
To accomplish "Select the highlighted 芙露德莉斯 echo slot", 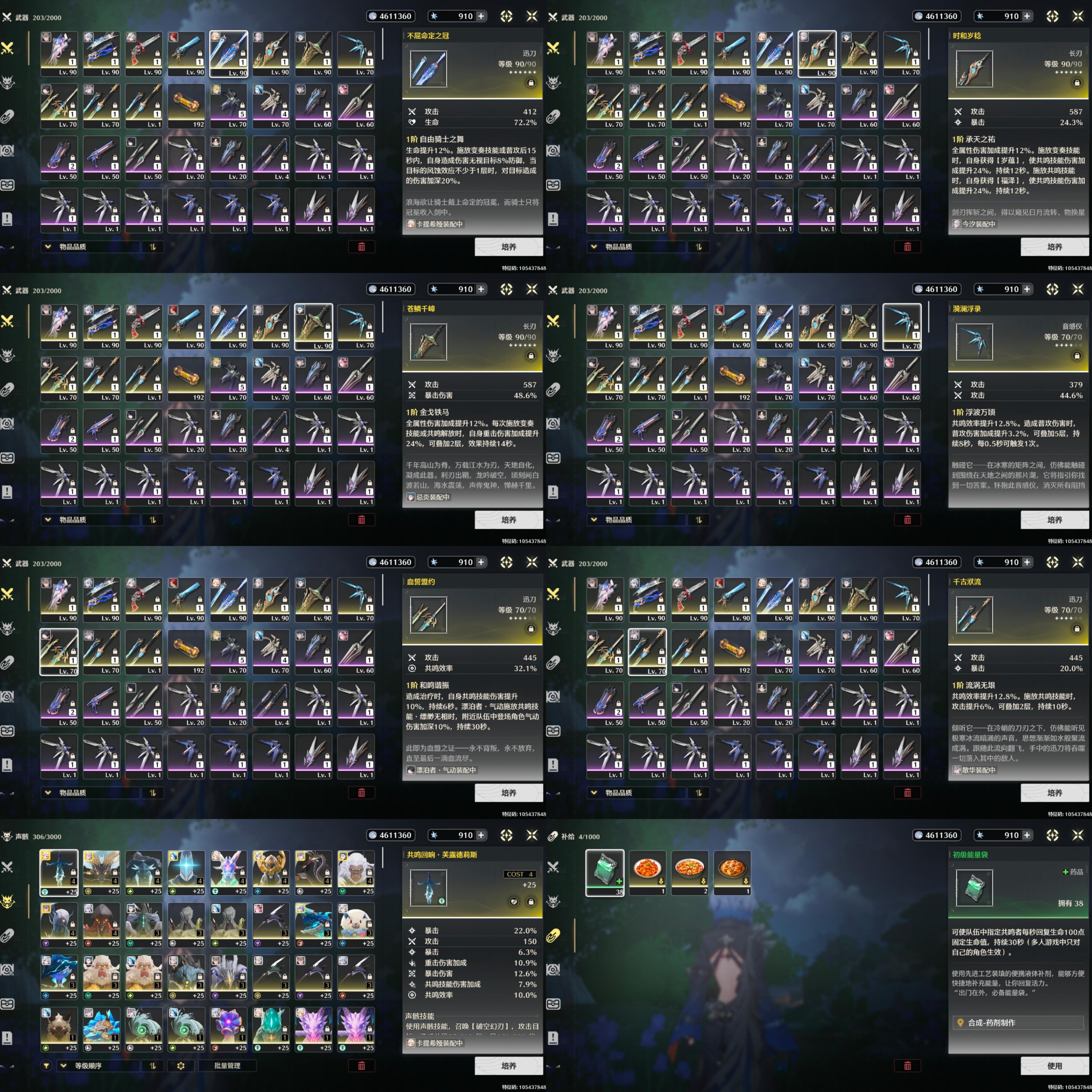I will click(59, 872).
